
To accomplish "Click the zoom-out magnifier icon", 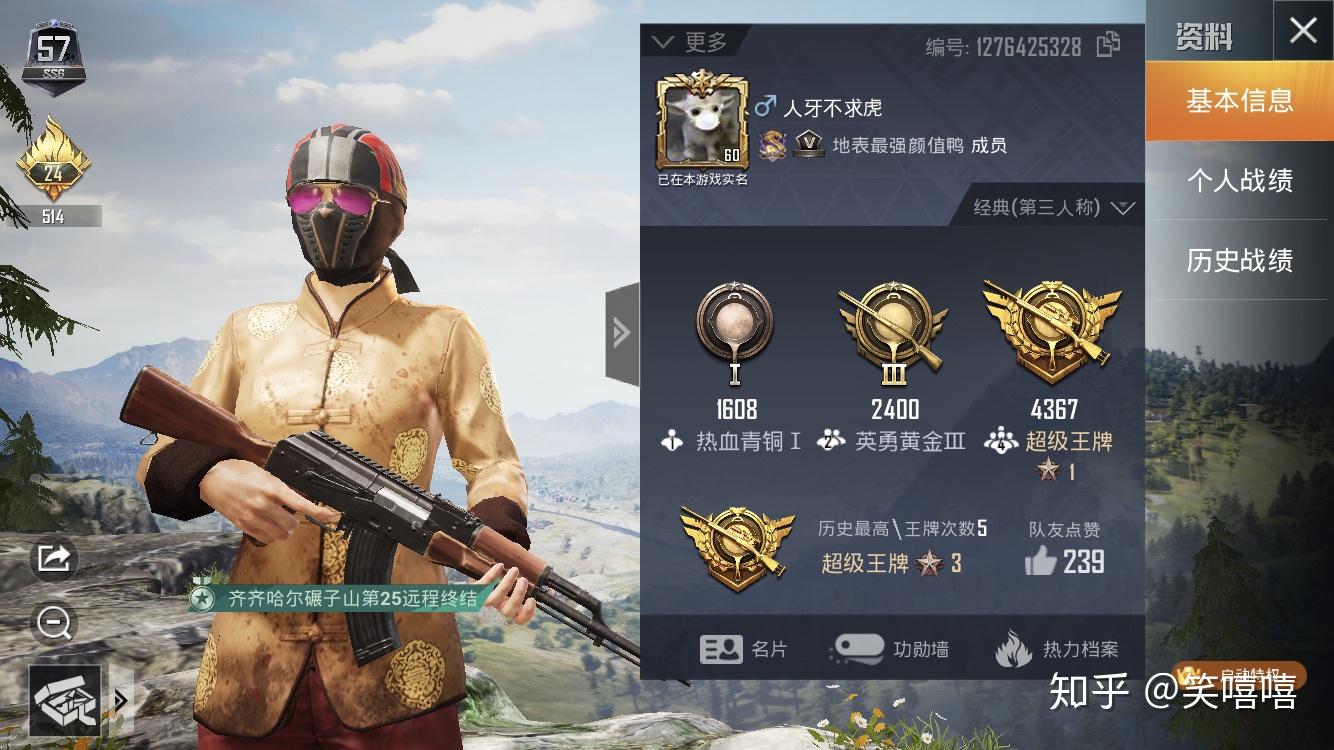I will coord(53,624).
